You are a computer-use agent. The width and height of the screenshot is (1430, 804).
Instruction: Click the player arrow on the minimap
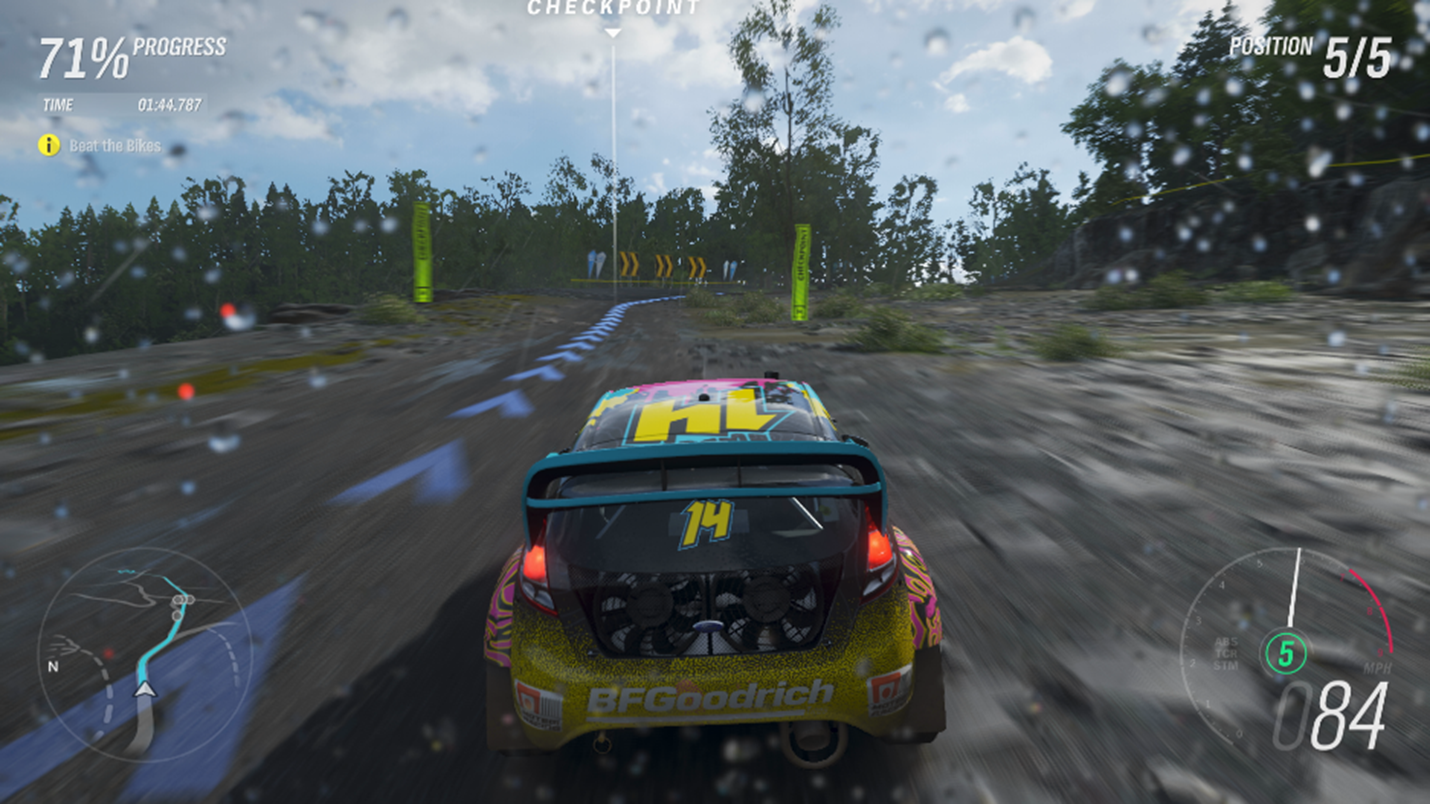pos(143,691)
